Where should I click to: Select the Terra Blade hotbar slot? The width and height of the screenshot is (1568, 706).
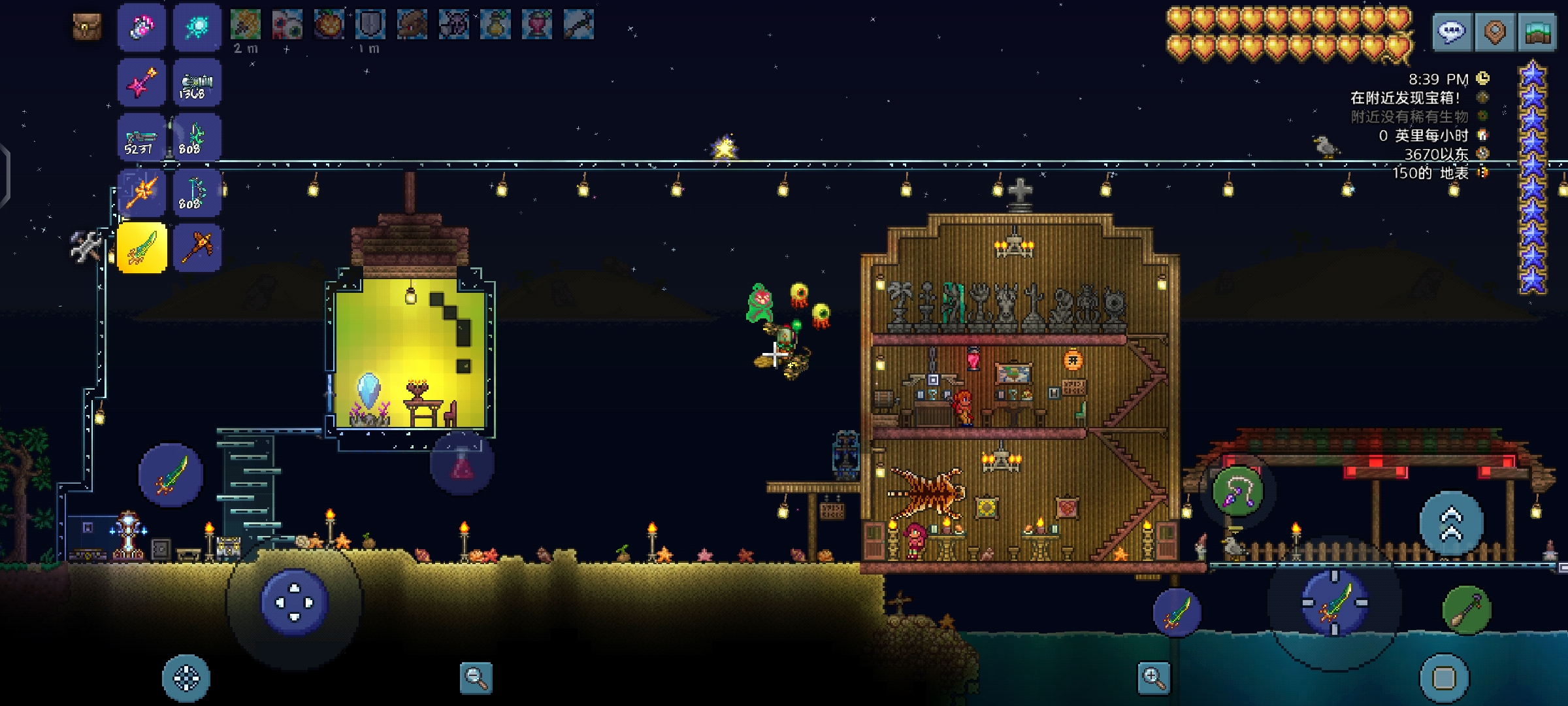pos(142,248)
